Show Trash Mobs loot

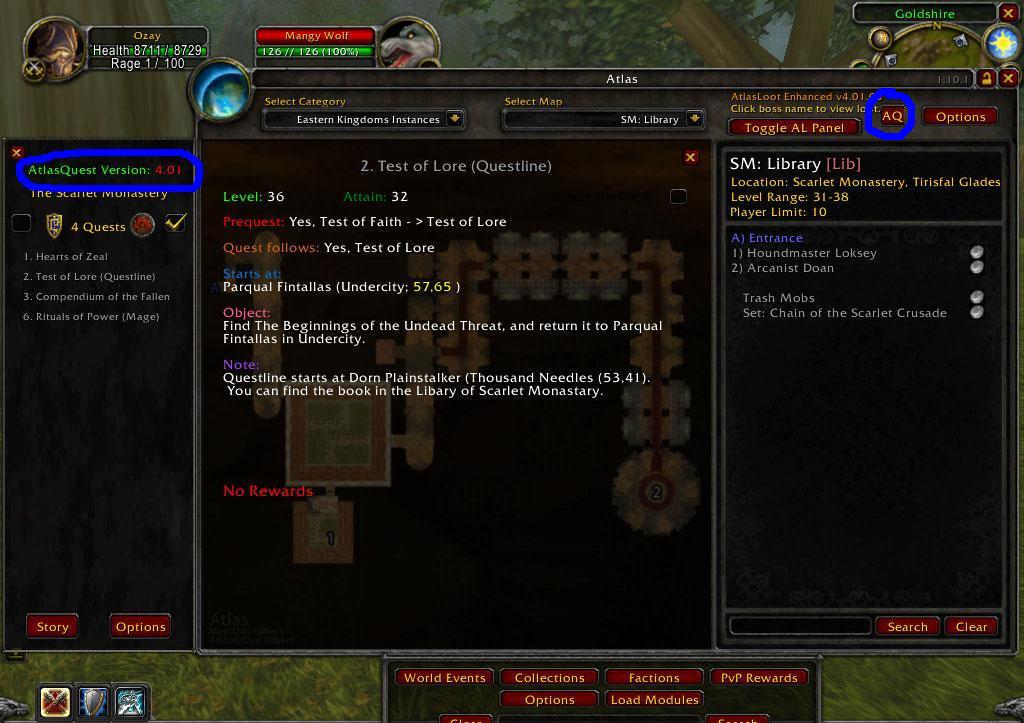(x=778, y=298)
